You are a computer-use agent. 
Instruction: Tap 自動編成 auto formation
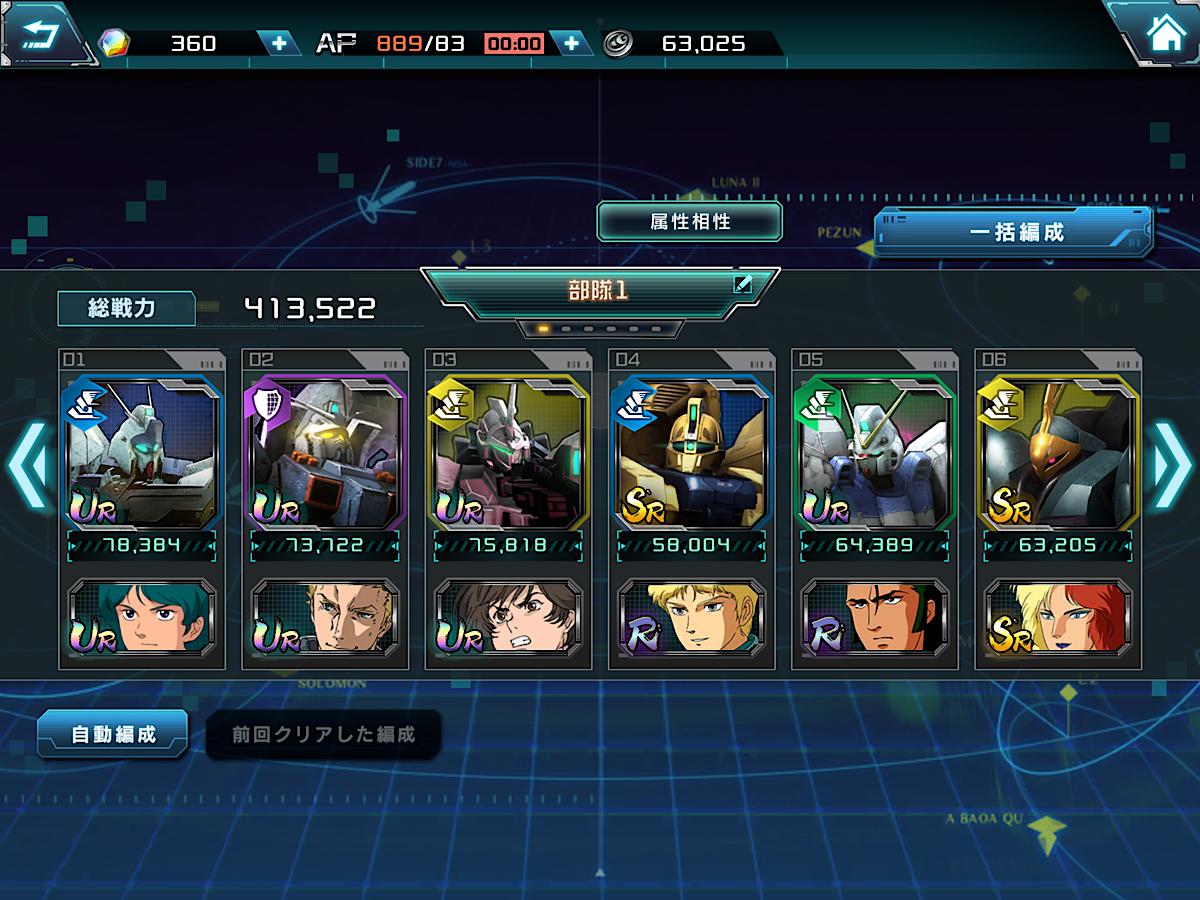point(113,734)
